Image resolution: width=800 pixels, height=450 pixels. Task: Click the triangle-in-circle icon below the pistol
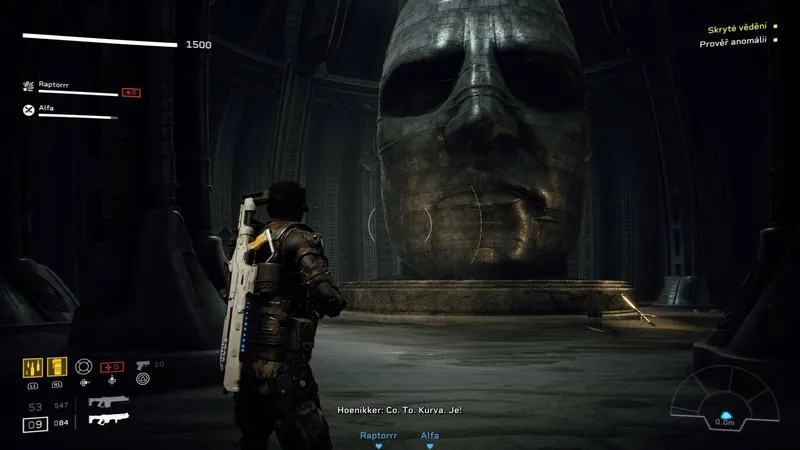tap(142, 380)
